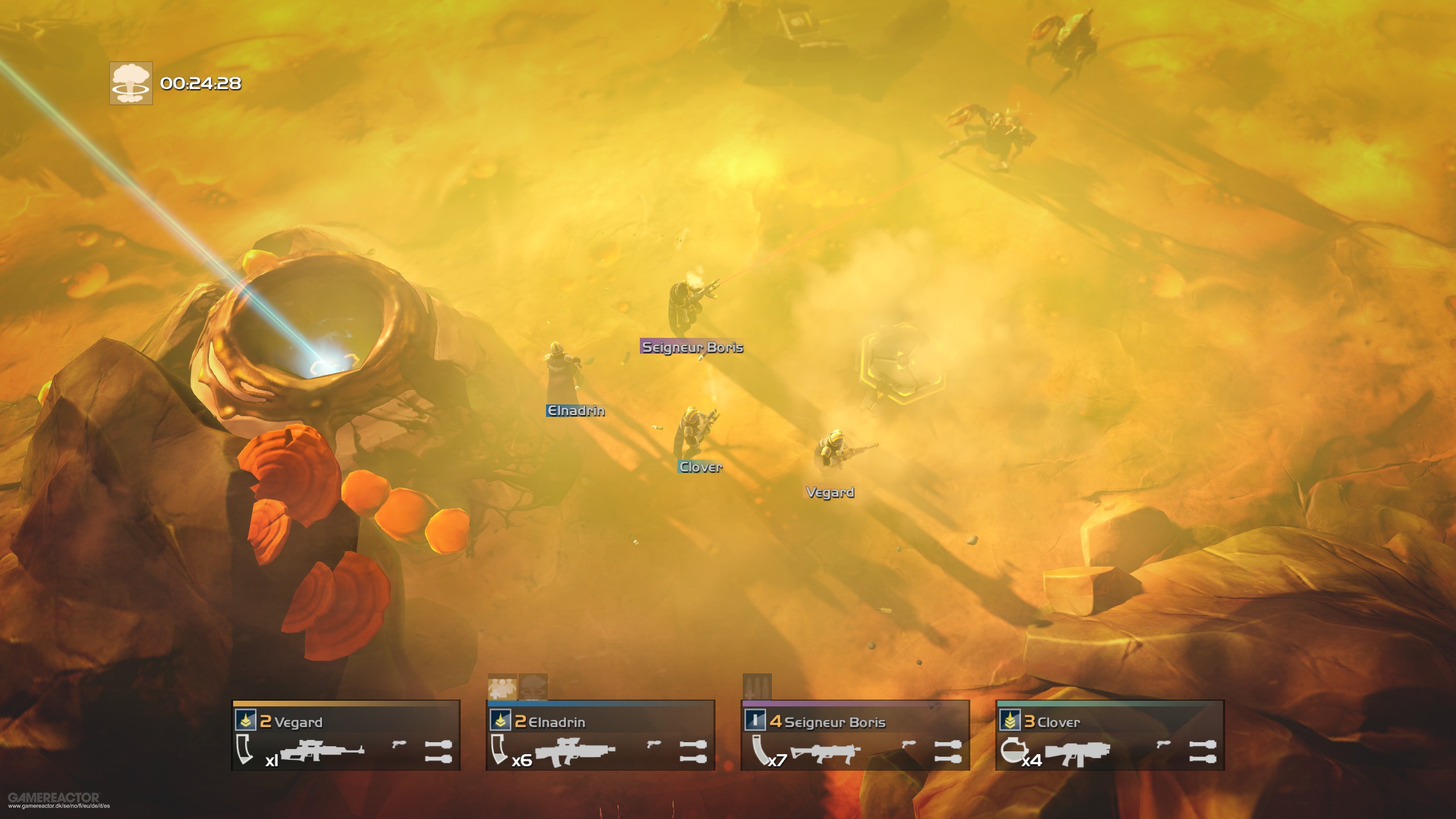
Task: Select Seigneur Boris's shotgun weapon icon
Action: (x=825, y=754)
